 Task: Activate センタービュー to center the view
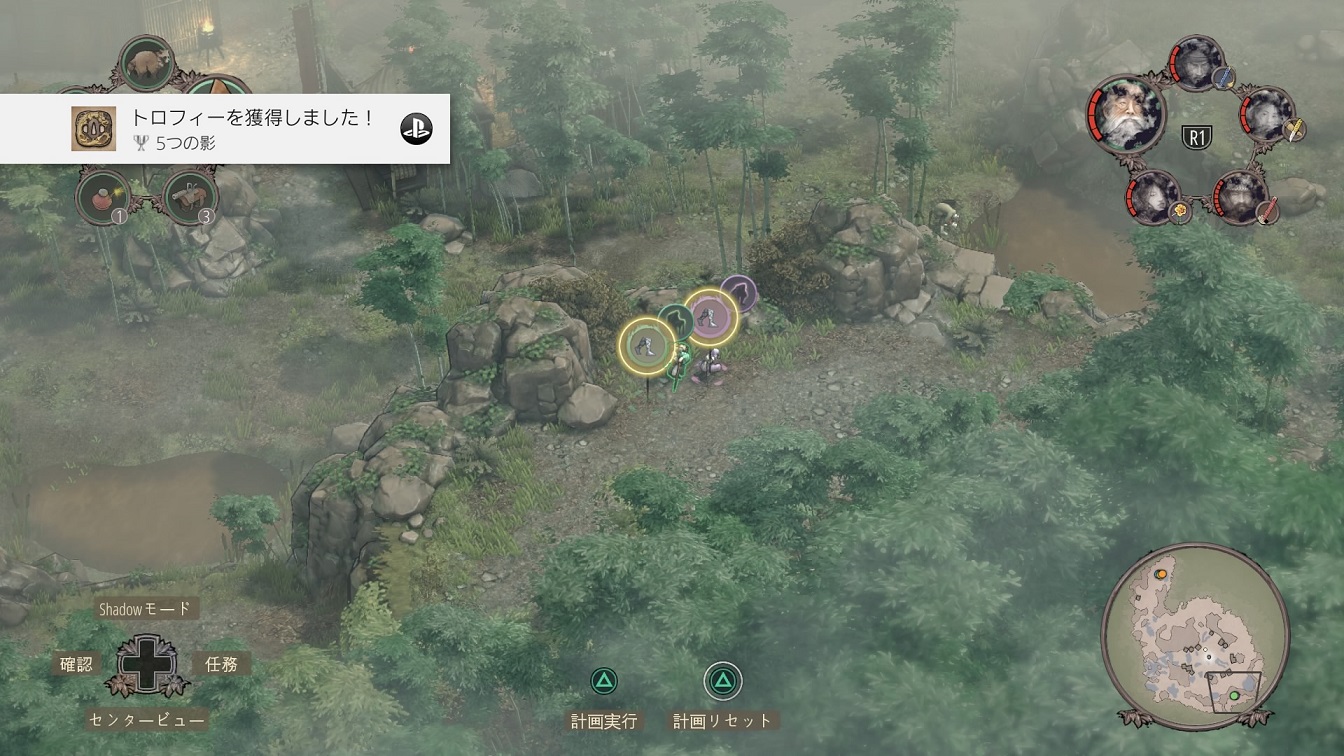pos(146,719)
